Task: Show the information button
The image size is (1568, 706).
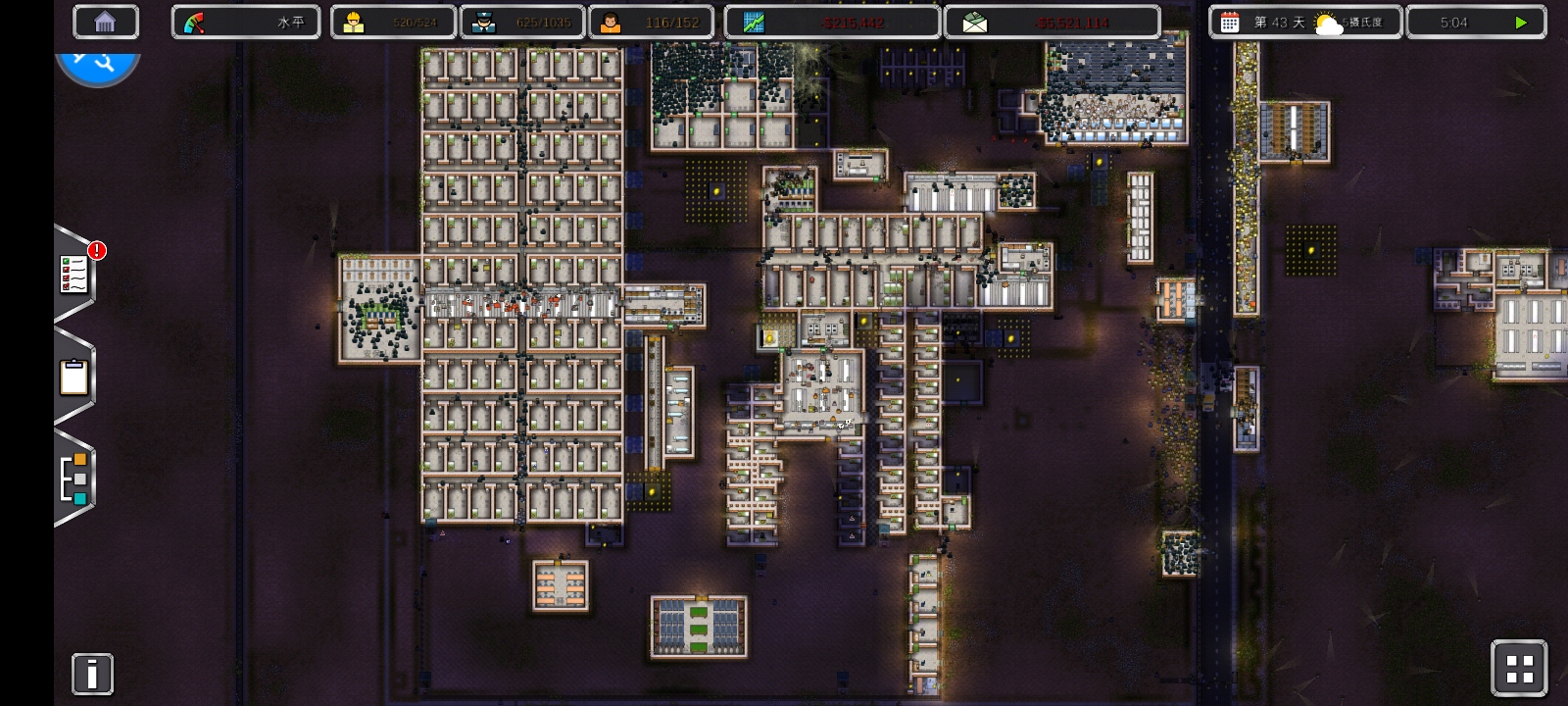Action: click(x=92, y=674)
